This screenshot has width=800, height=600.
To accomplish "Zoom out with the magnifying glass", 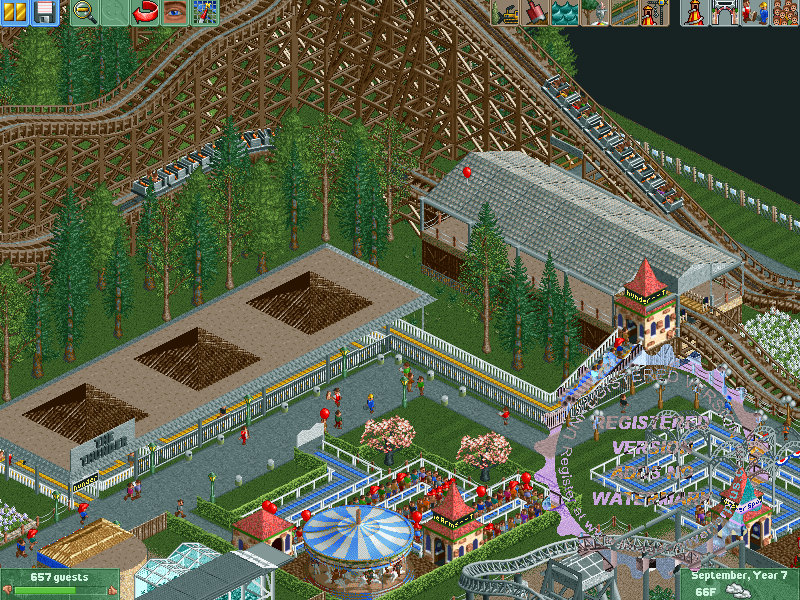I will coord(86,13).
